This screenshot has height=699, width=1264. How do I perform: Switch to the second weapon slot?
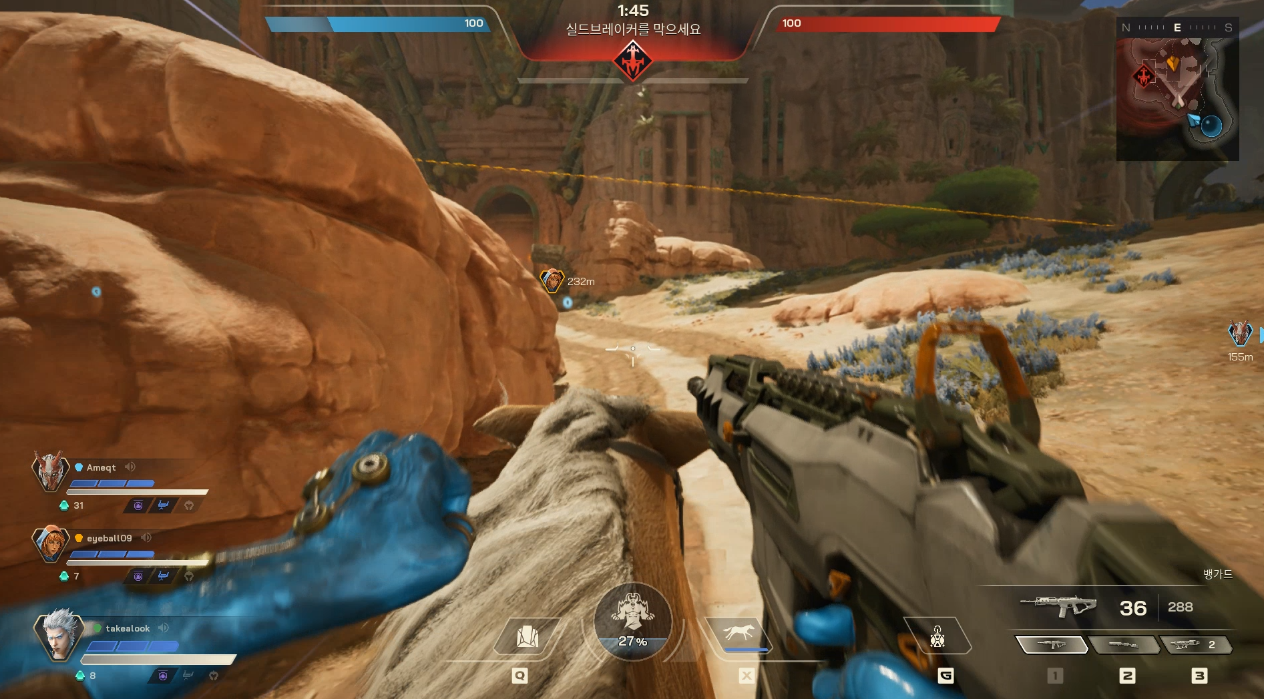click(1122, 645)
